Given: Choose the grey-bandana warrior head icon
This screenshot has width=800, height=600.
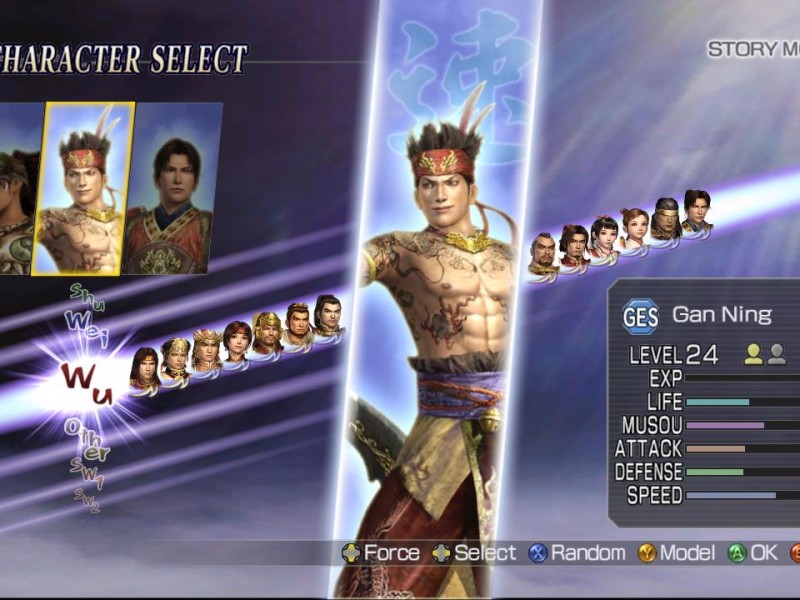Looking at the screenshot, I should click(666, 217).
